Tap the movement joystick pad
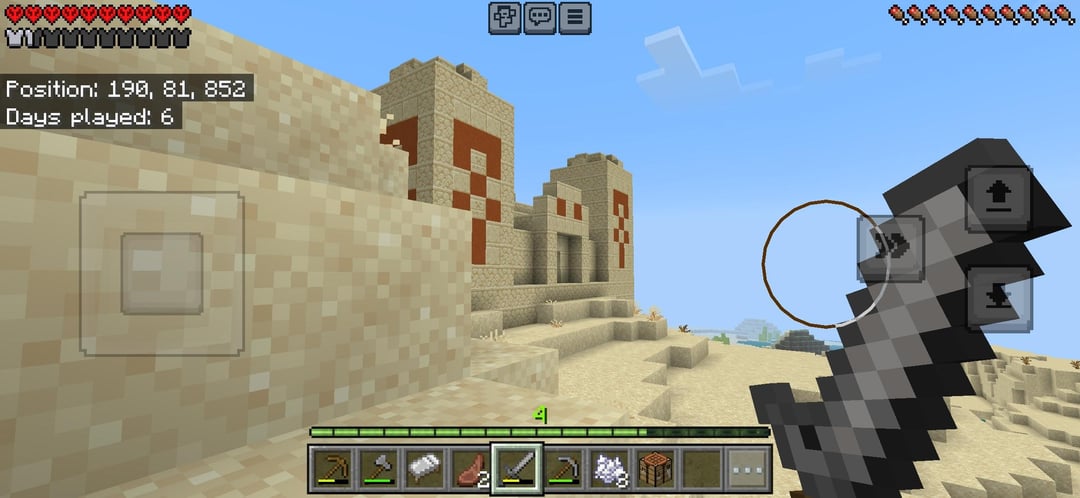 point(162,273)
